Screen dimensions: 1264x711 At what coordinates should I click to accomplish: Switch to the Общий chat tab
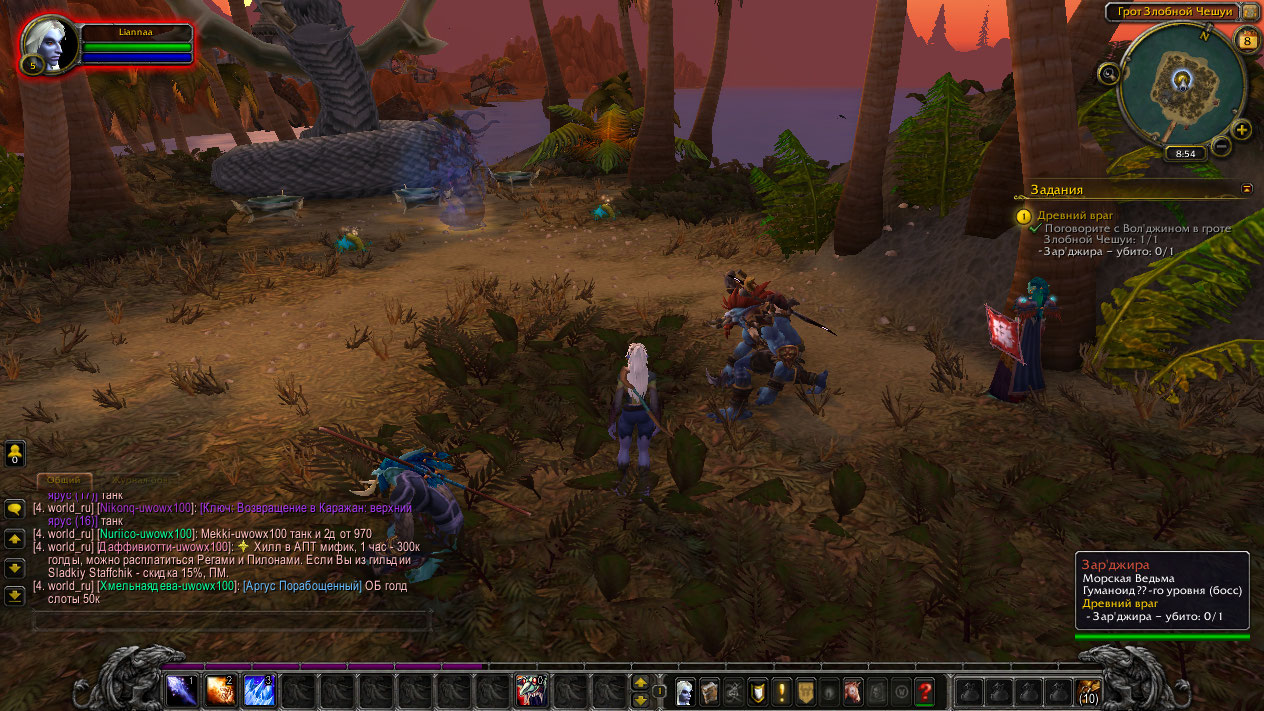point(64,480)
